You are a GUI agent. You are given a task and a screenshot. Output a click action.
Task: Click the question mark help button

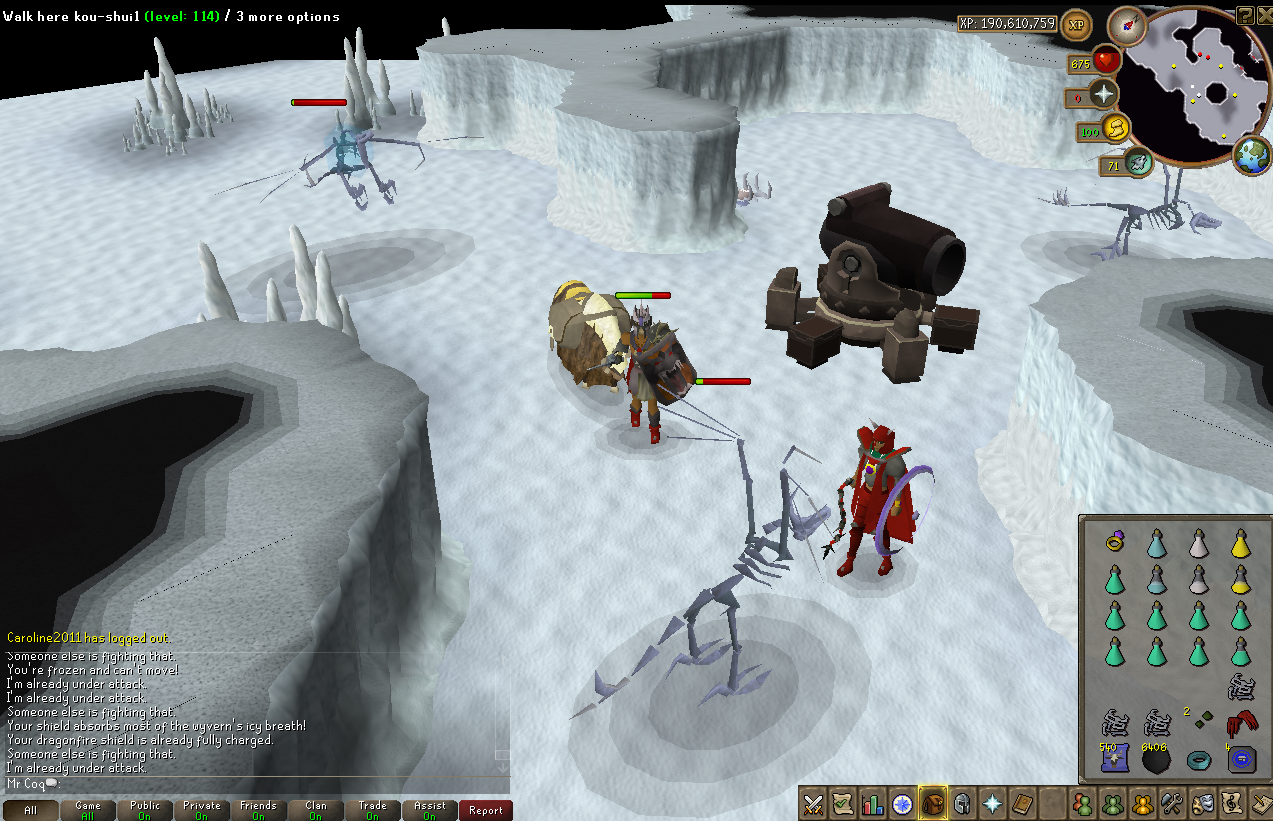click(x=1245, y=14)
